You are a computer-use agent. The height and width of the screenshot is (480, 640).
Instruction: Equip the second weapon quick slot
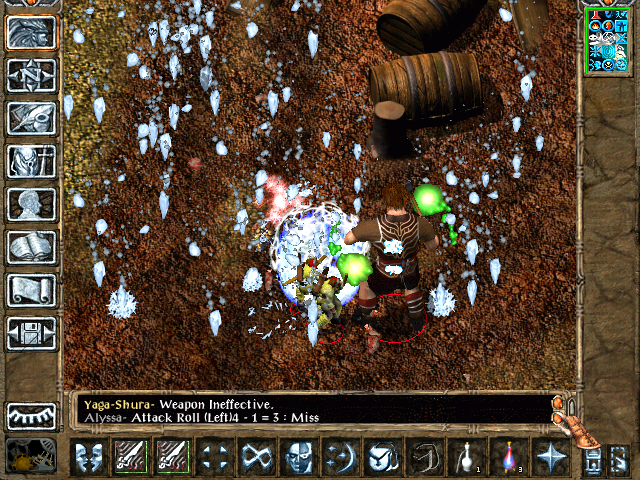coord(173,456)
